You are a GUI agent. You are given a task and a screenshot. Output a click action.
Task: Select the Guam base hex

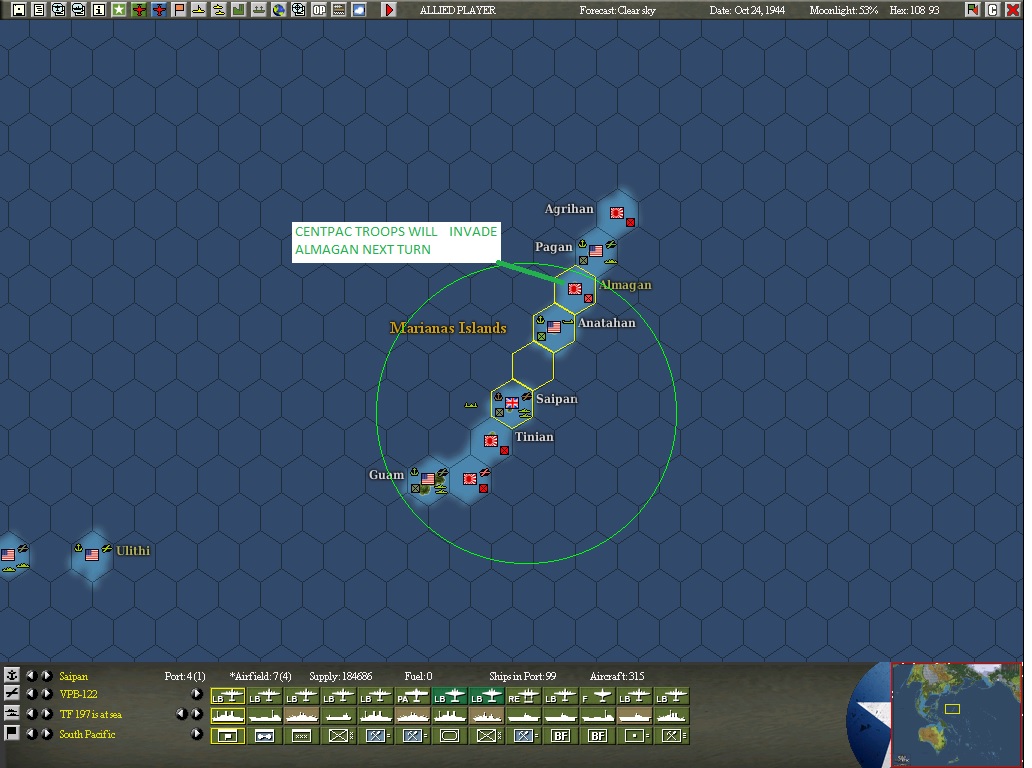pyautogui.click(x=428, y=479)
